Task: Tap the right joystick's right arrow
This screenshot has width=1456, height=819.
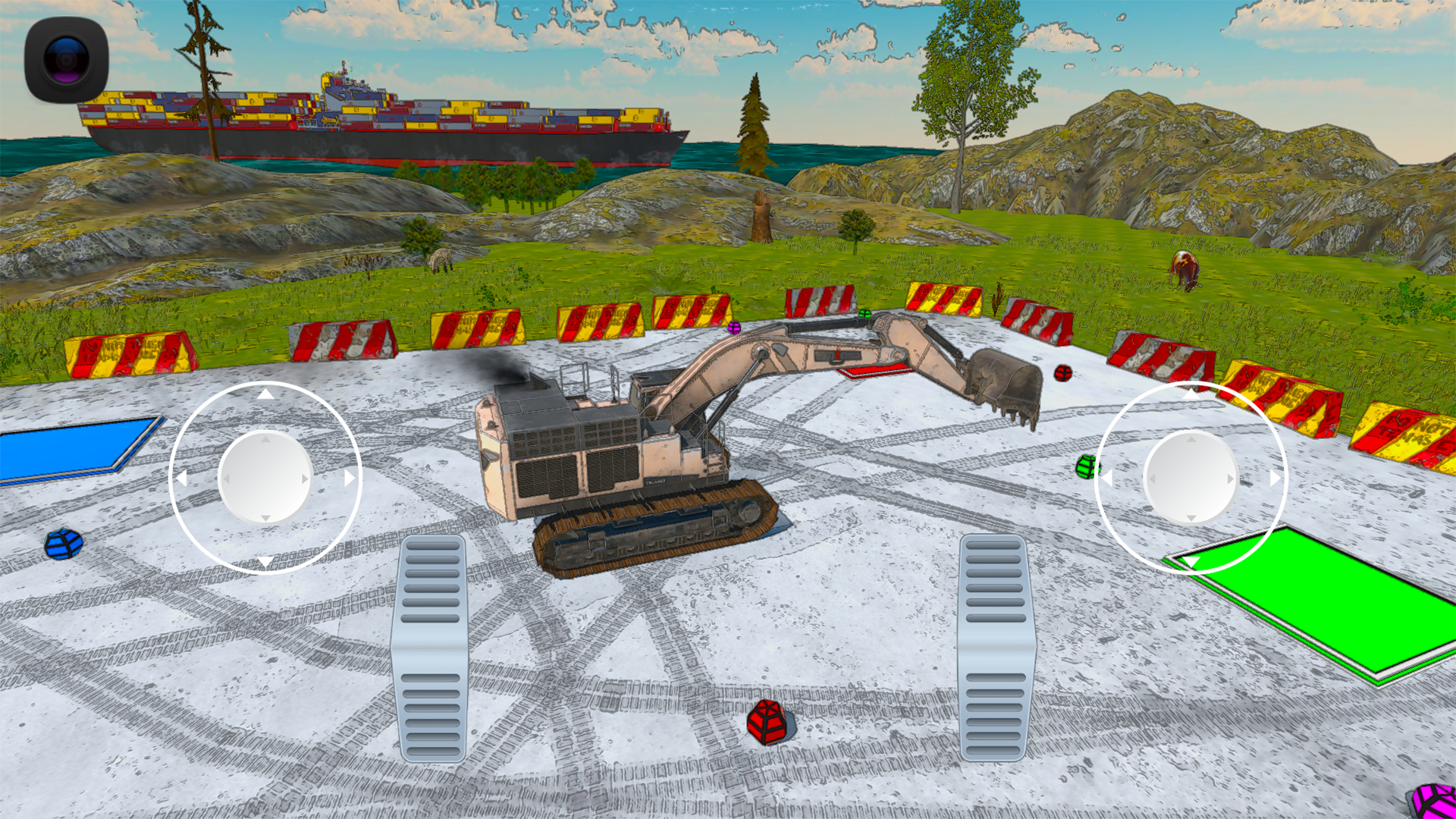Action: coord(1276,479)
